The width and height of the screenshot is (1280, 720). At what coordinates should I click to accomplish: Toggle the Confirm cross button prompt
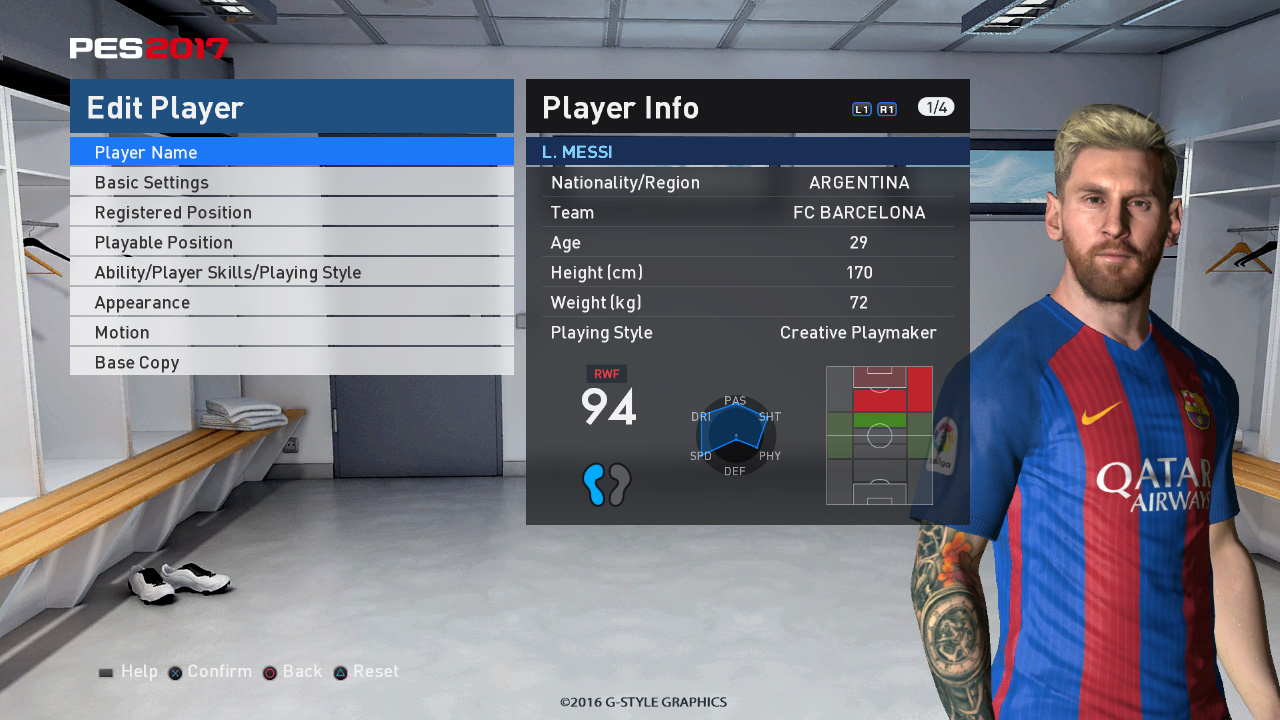tap(209, 671)
